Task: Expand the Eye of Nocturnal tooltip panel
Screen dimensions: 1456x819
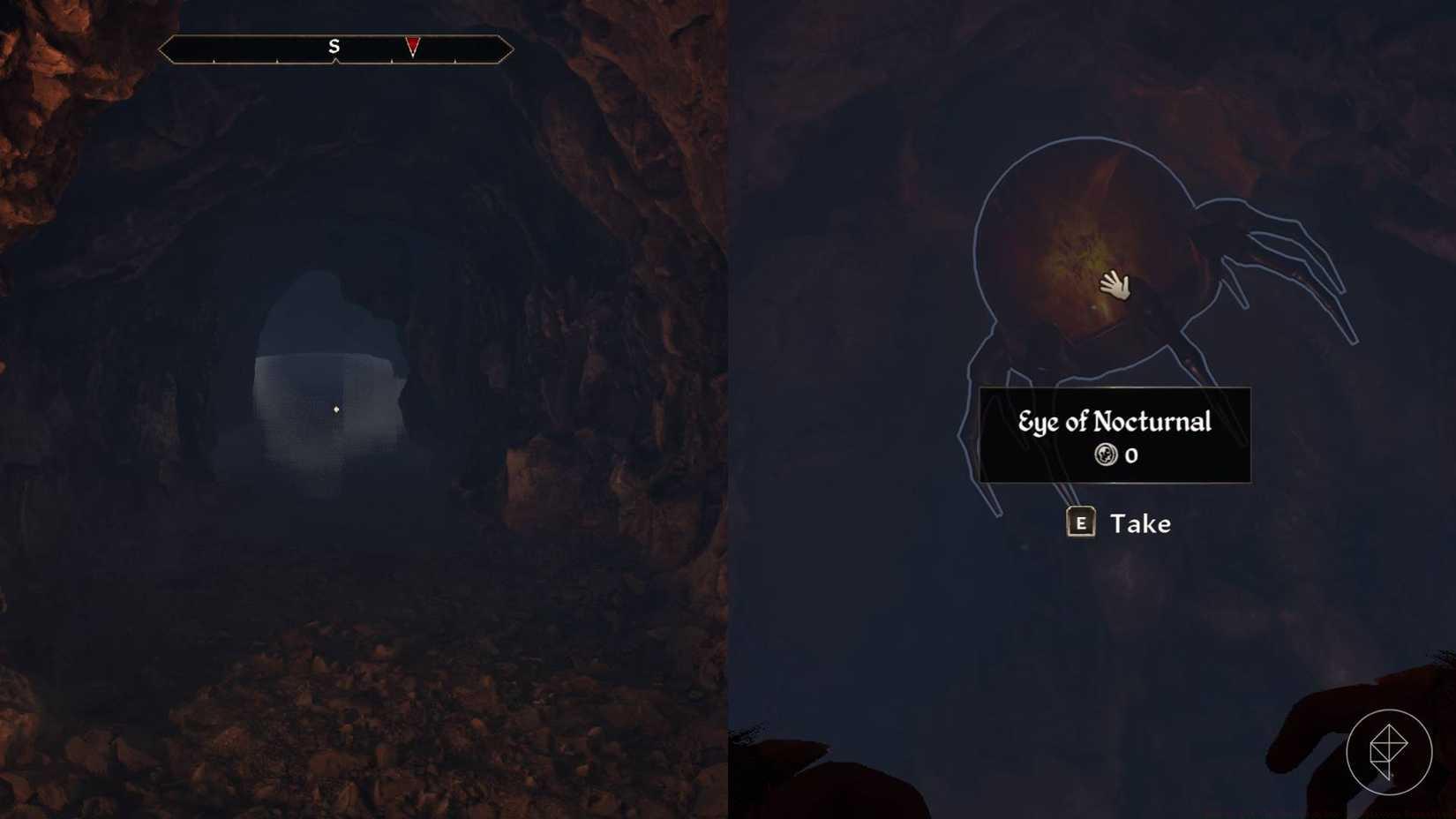Action: point(1115,434)
